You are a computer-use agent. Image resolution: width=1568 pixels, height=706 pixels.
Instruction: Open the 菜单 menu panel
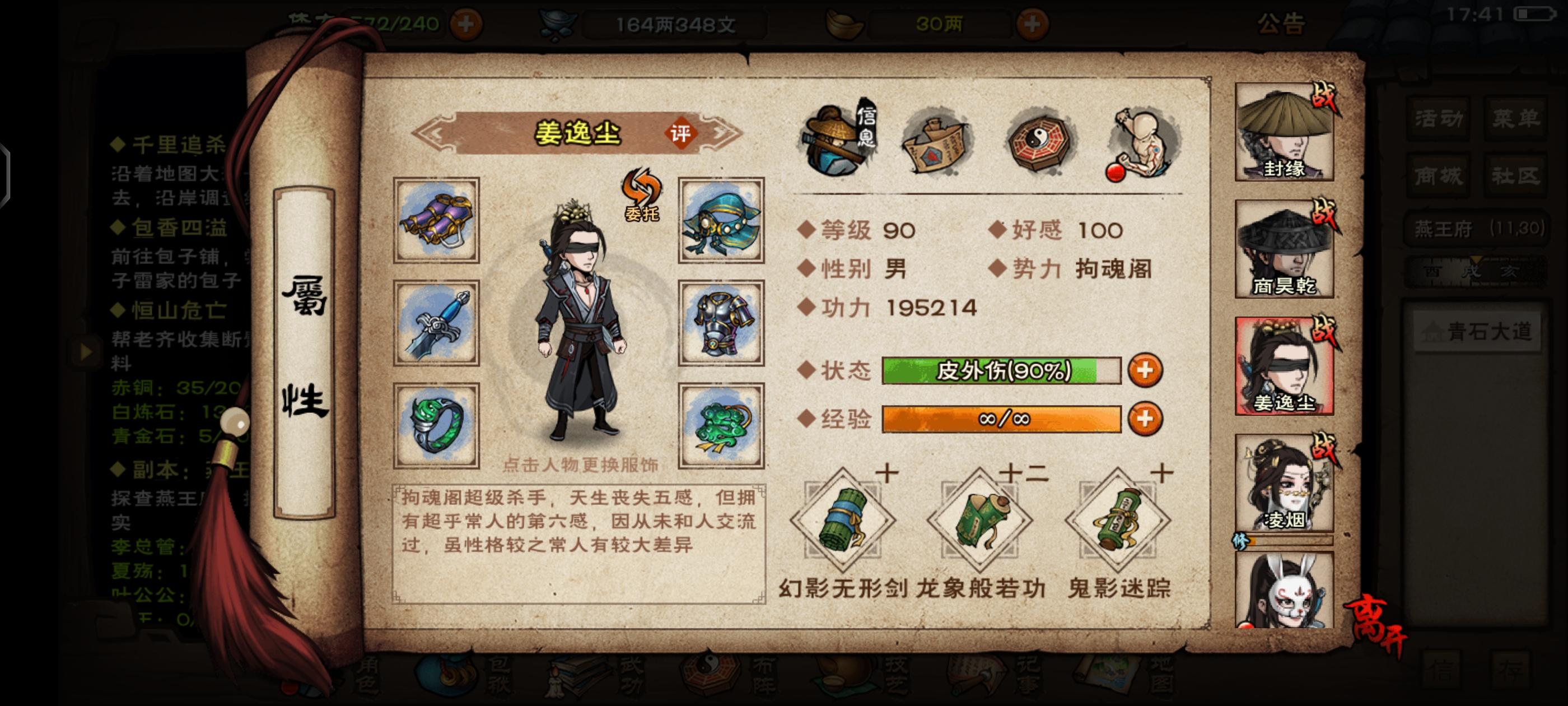click(1515, 119)
